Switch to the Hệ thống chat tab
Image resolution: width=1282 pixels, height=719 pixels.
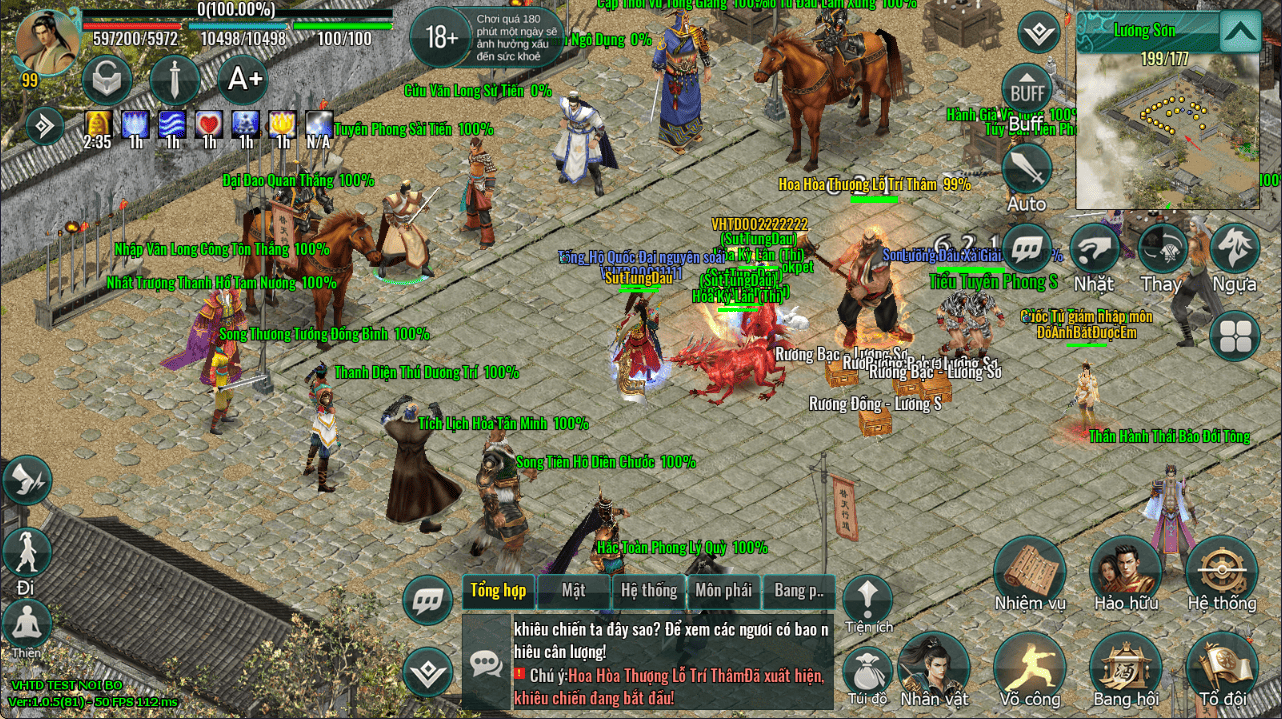coord(648,591)
